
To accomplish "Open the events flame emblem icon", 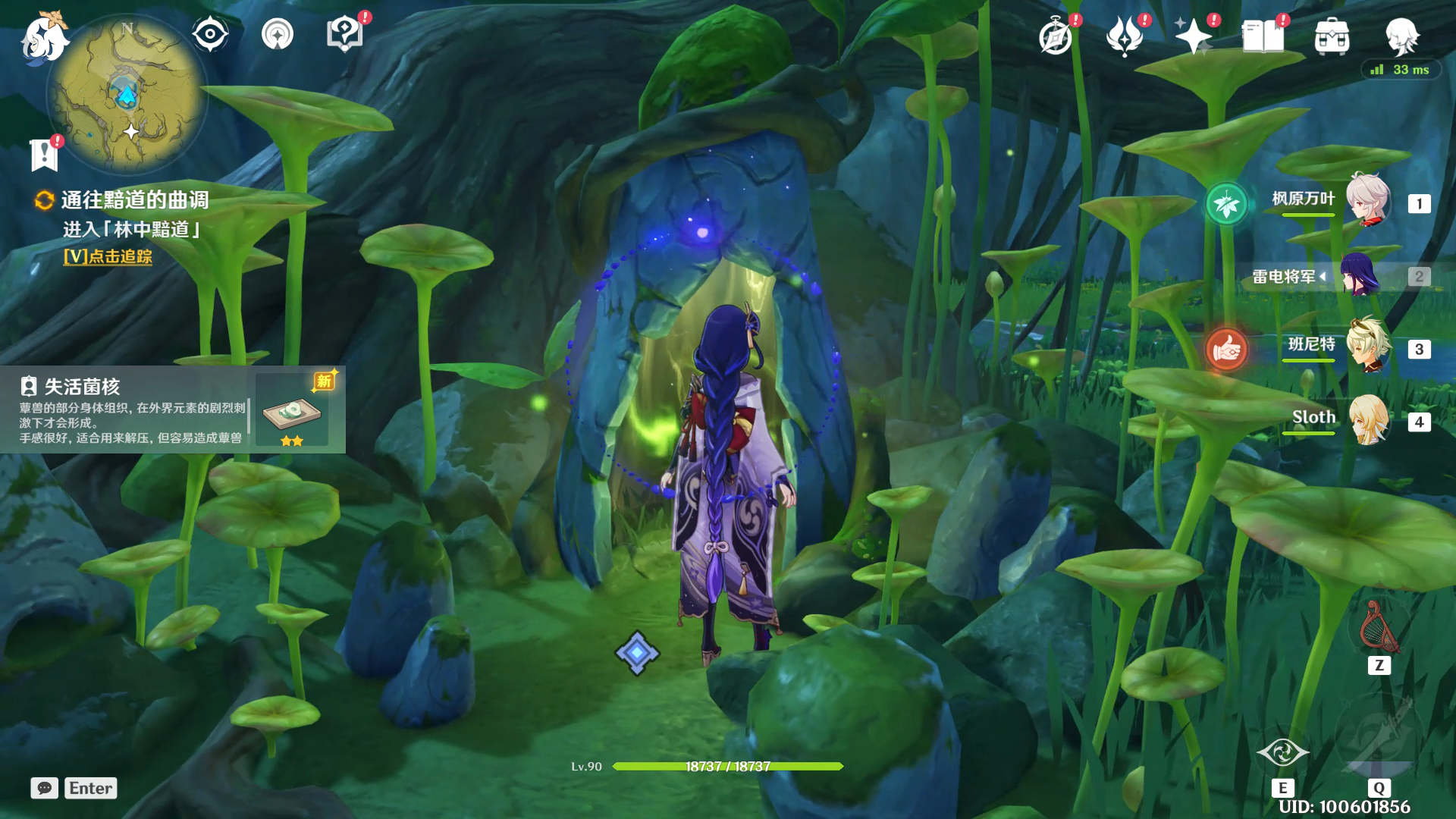I will (x=1124, y=36).
